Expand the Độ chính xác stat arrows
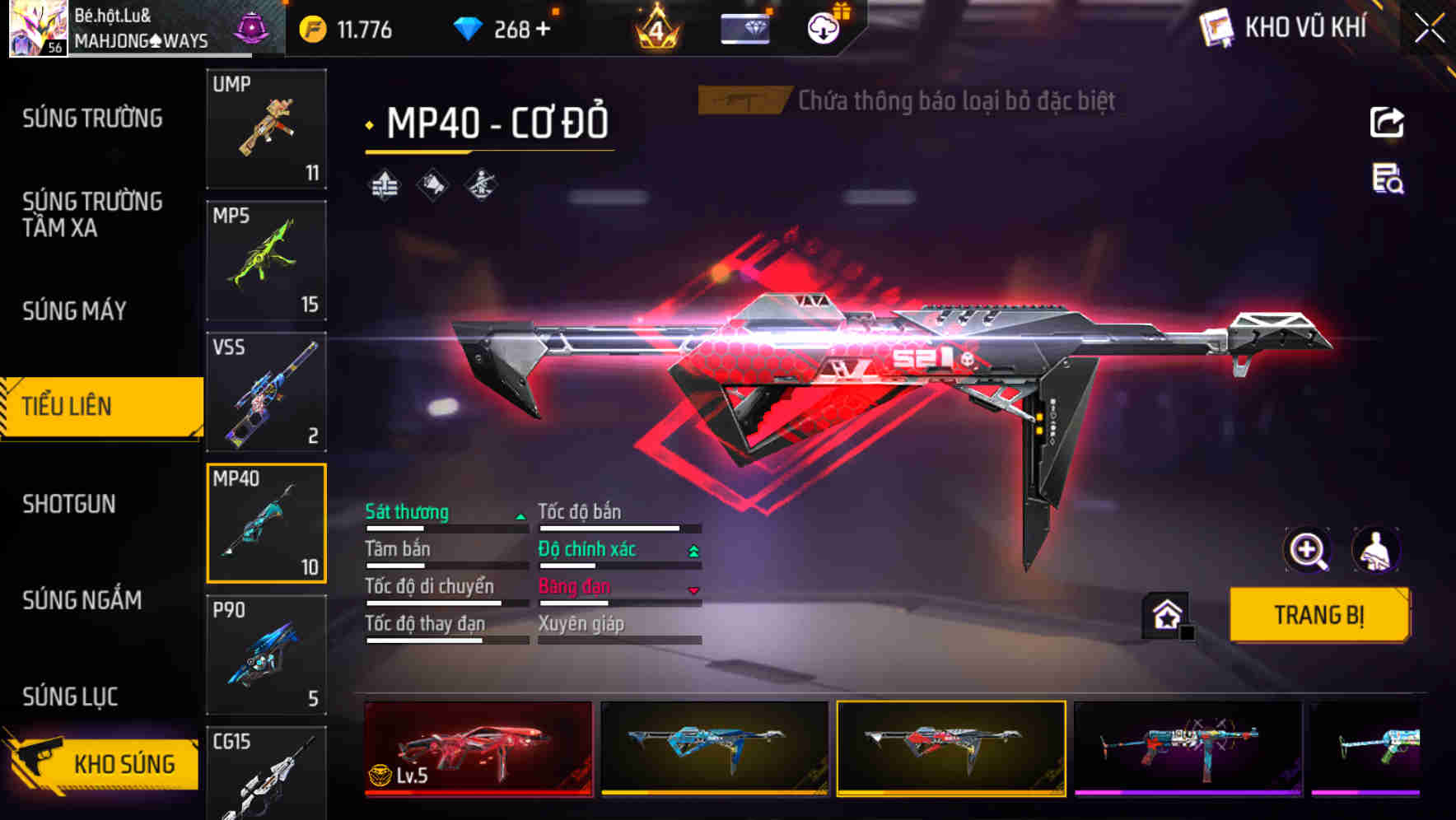The image size is (1456, 820). click(x=693, y=548)
